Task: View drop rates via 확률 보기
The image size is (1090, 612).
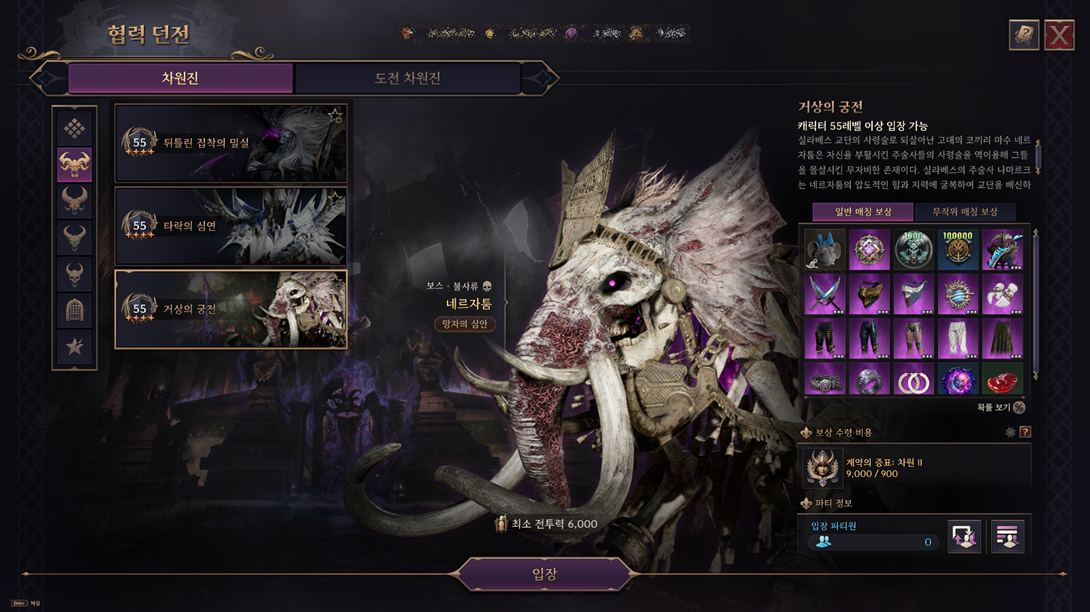Action: [x=1002, y=407]
